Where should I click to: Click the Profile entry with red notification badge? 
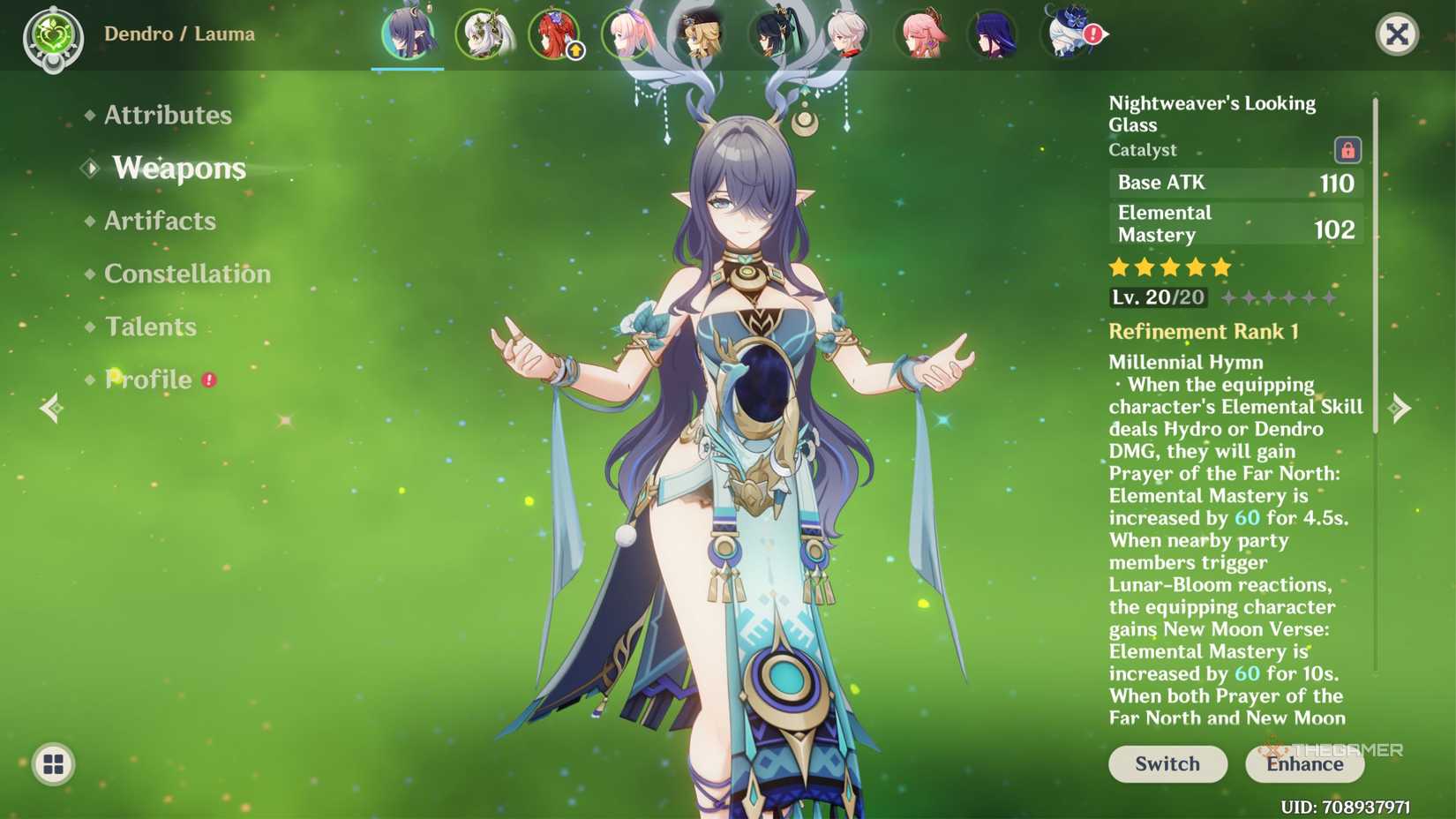(148, 379)
